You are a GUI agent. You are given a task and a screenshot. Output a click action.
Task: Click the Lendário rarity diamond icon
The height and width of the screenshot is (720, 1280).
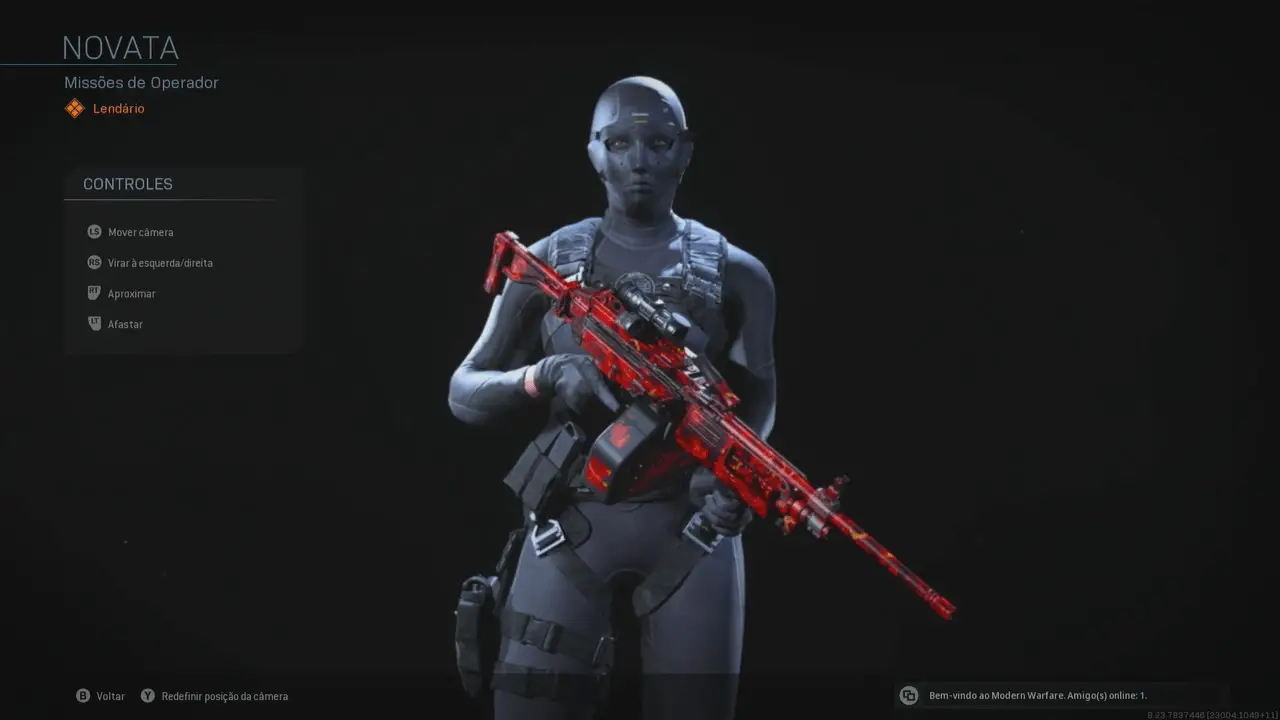[x=74, y=108]
